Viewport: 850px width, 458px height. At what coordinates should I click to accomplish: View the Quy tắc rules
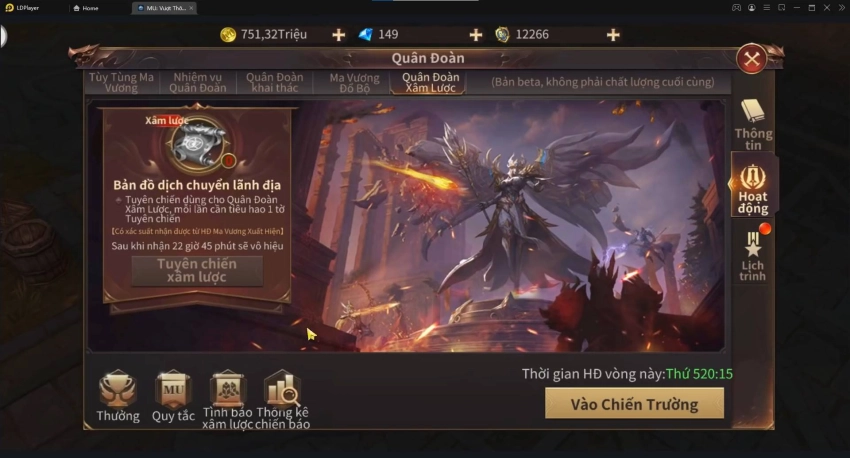click(x=172, y=396)
